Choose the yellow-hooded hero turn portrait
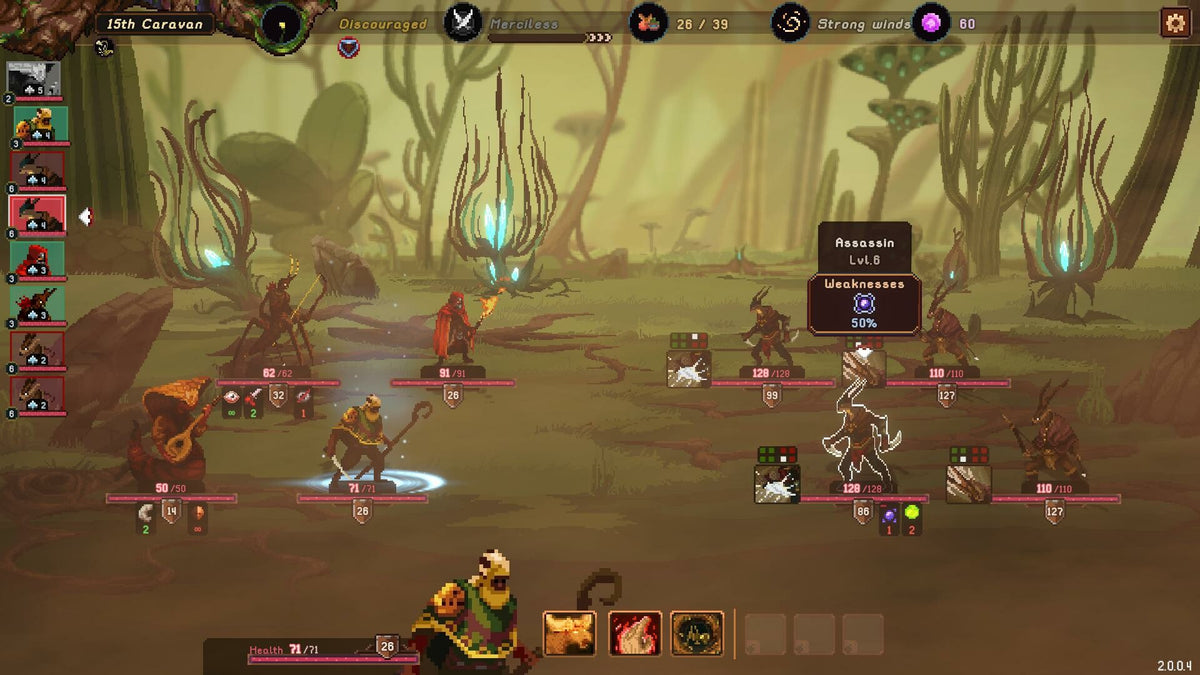Viewport: 1200px width, 675px height. (x=40, y=124)
